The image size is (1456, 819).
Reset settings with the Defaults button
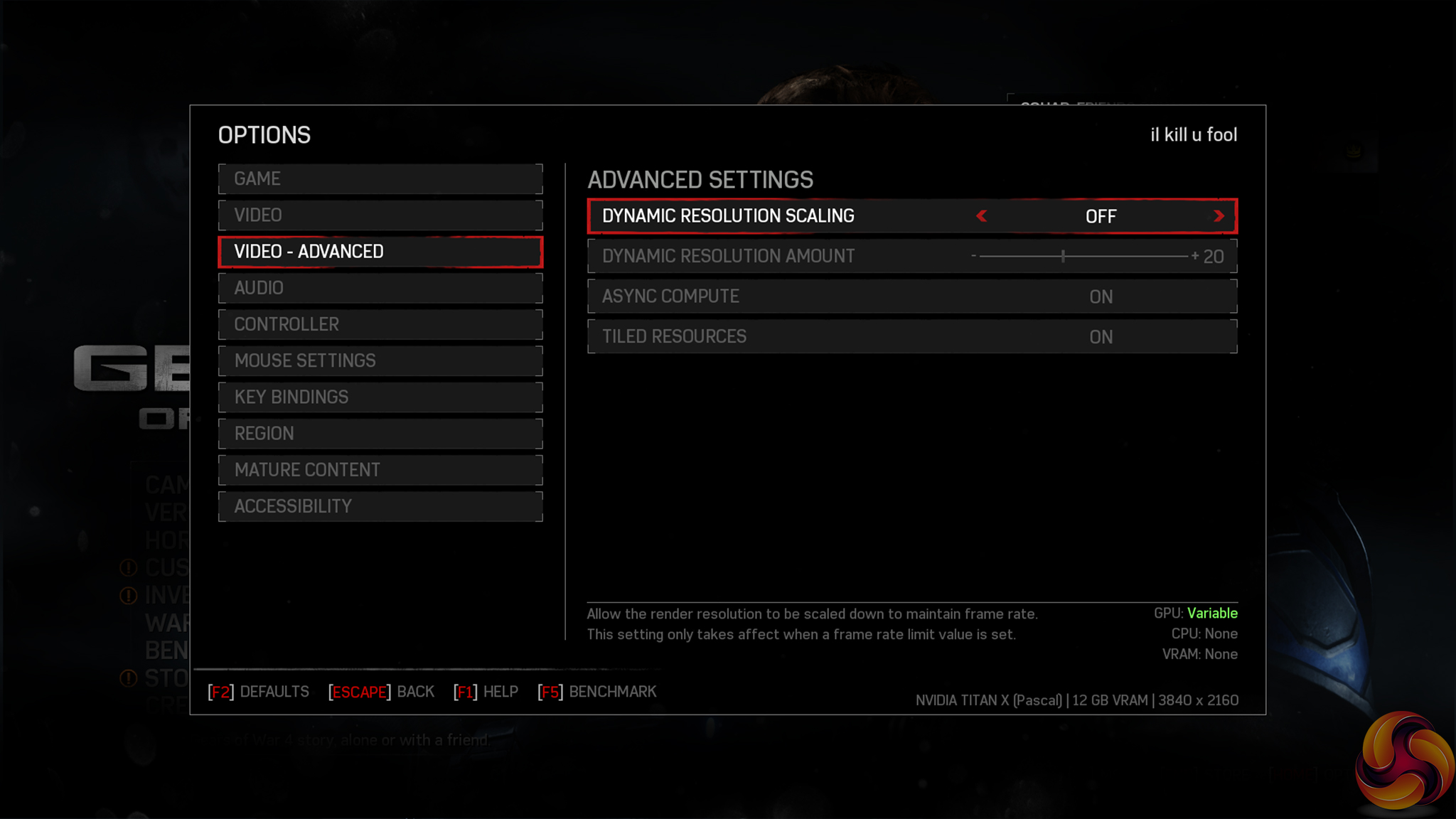(259, 692)
